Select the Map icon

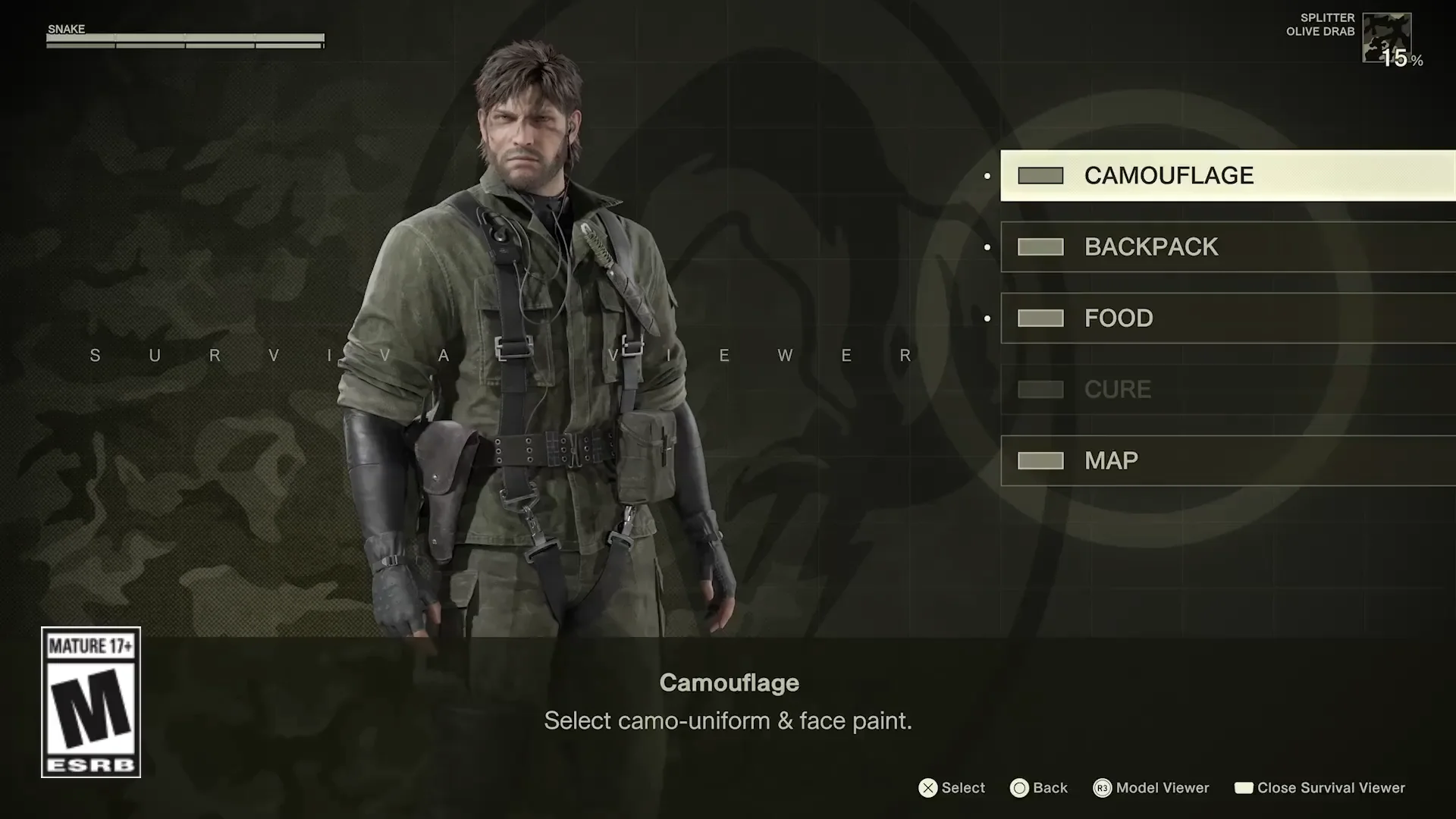1040,460
